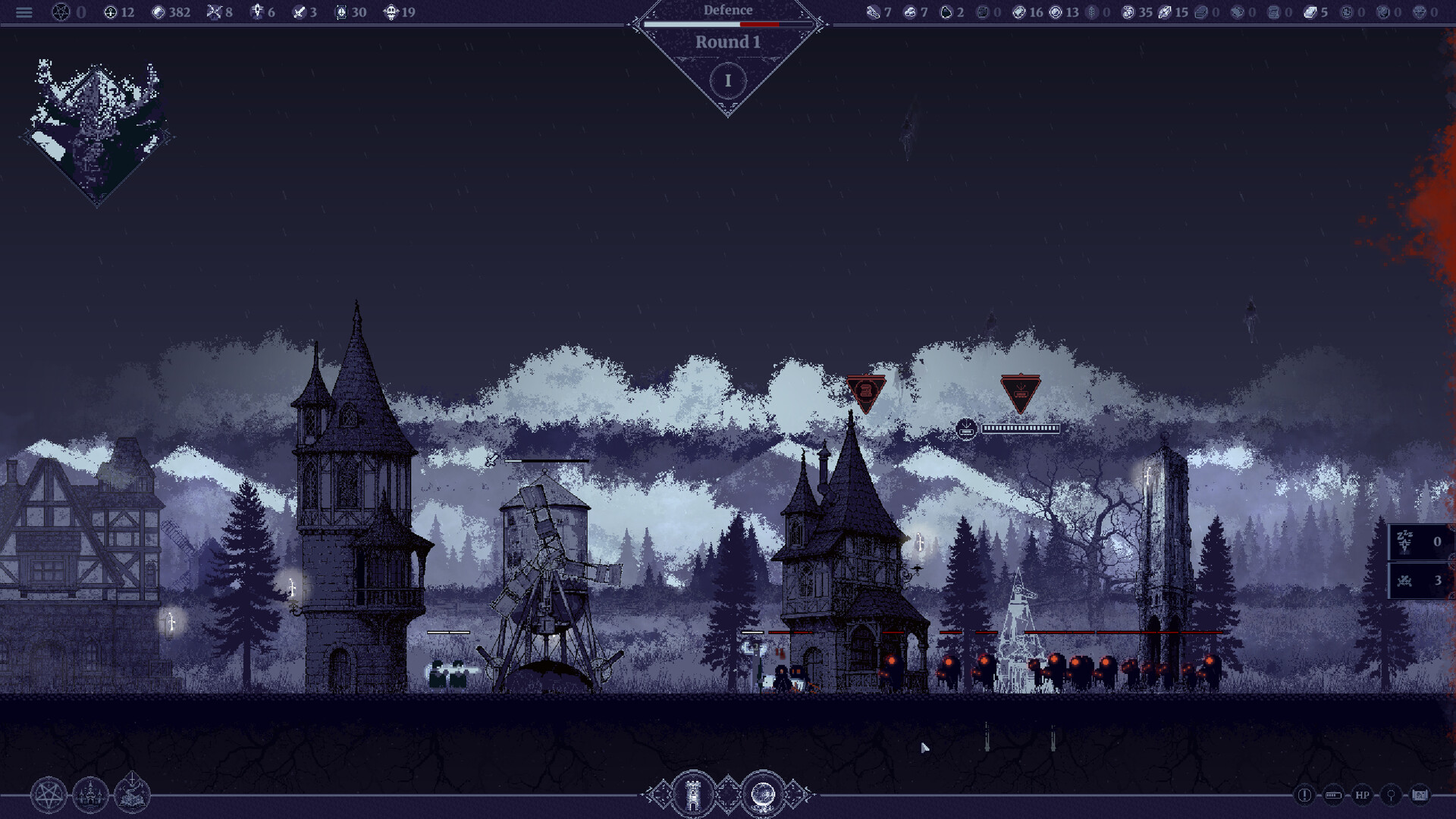Open the hamburger menu
The width and height of the screenshot is (1456, 819).
[x=24, y=12]
